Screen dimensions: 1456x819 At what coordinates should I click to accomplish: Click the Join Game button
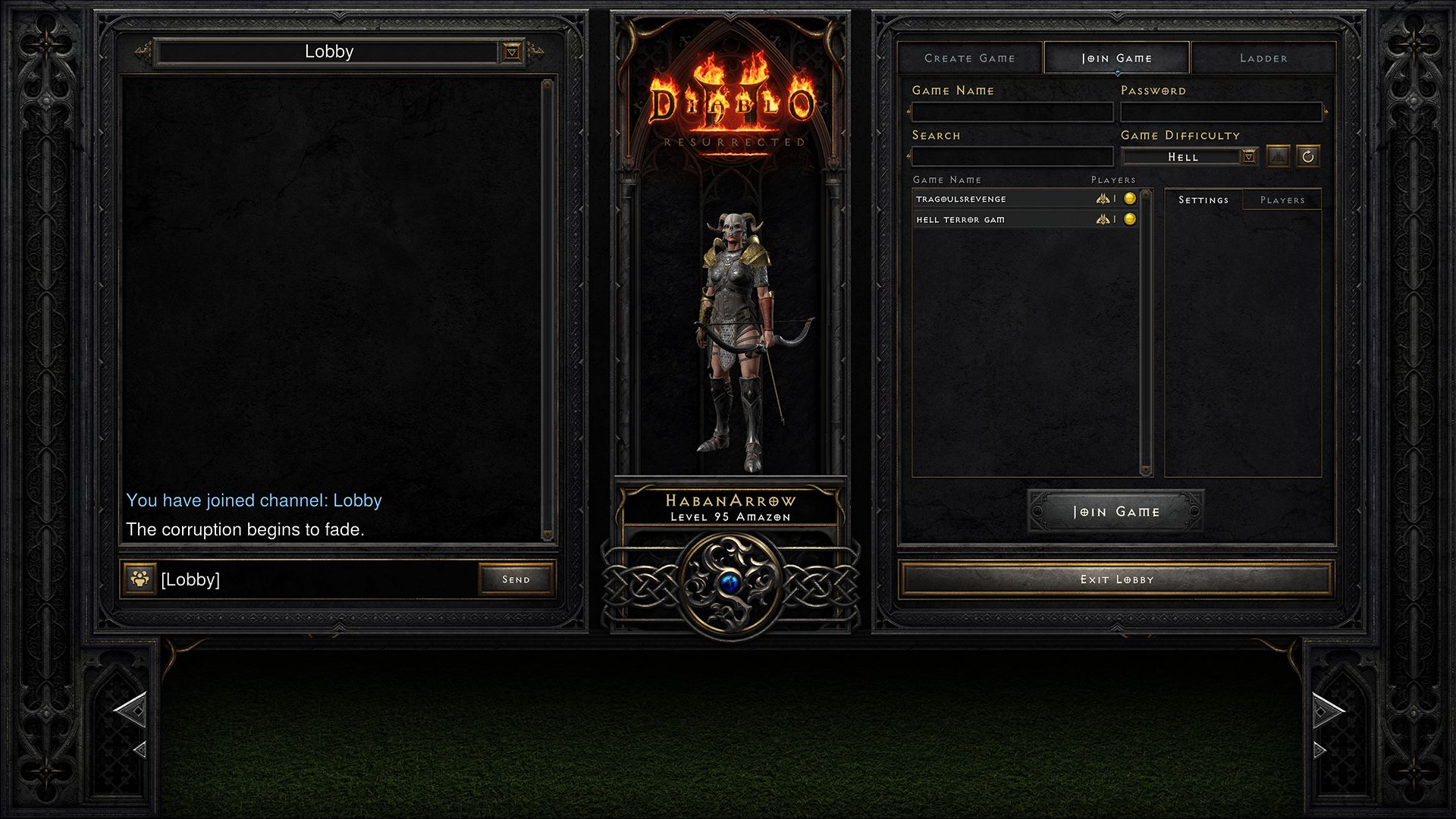(1116, 512)
